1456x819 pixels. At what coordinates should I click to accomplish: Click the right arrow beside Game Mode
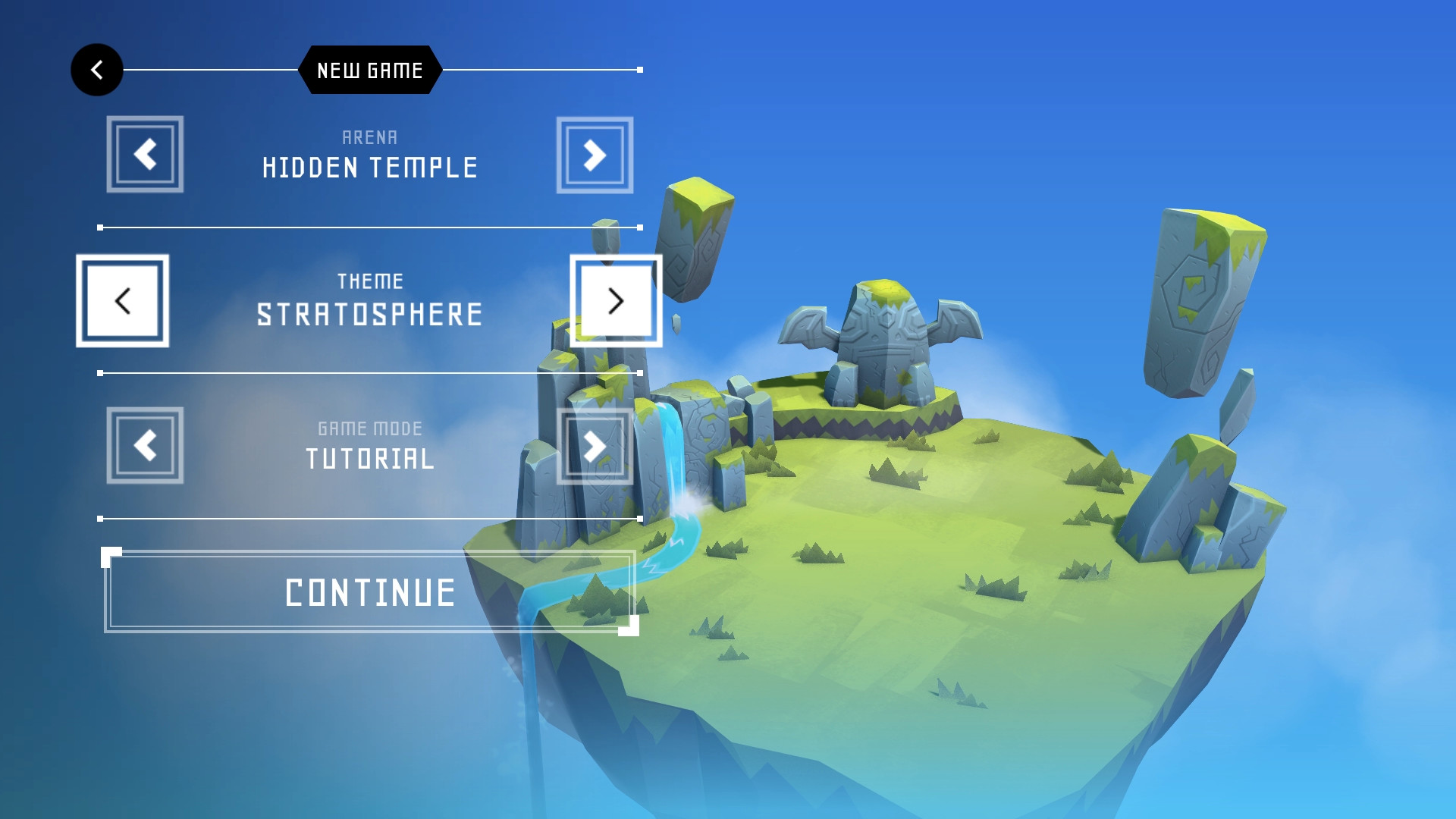click(x=595, y=447)
